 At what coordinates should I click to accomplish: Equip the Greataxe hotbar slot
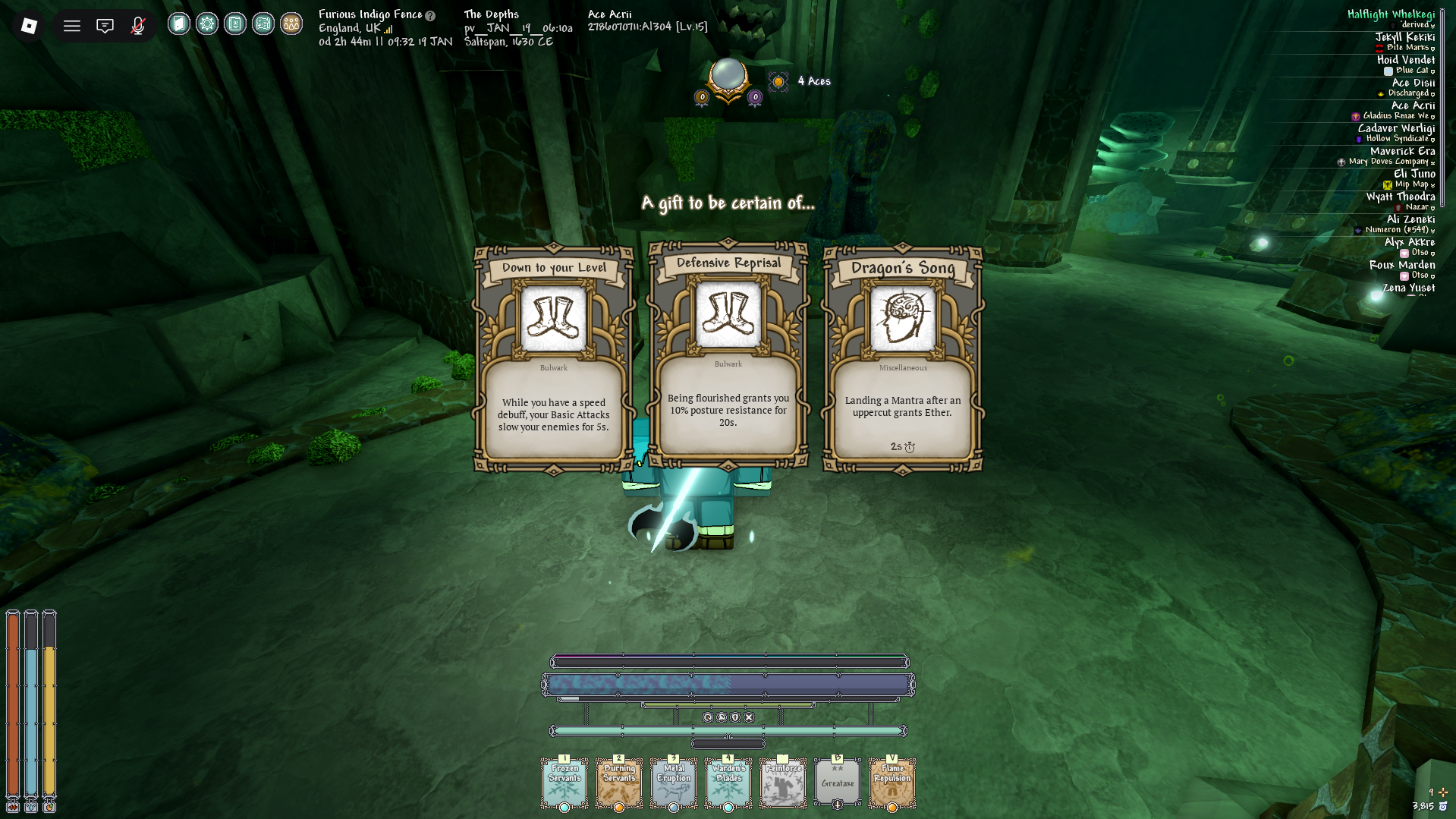[x=838, y=783]
